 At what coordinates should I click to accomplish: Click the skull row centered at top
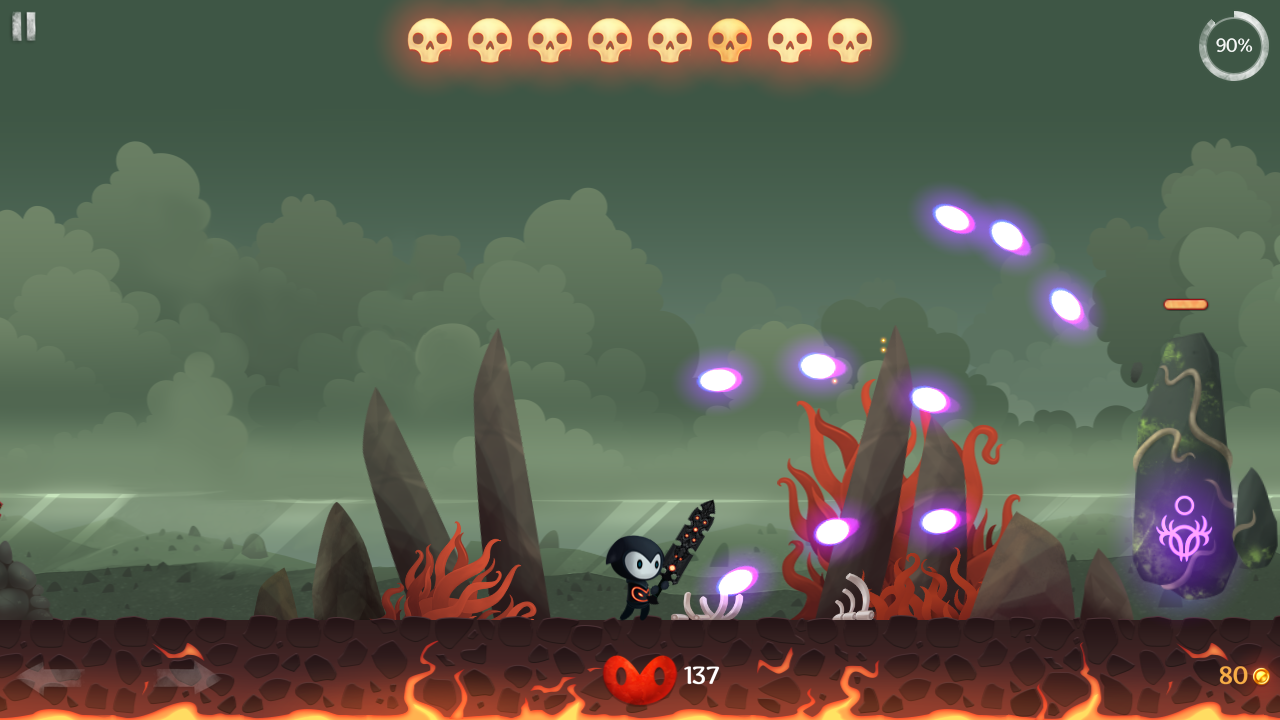pyautogui.click(x=638, y=40)
